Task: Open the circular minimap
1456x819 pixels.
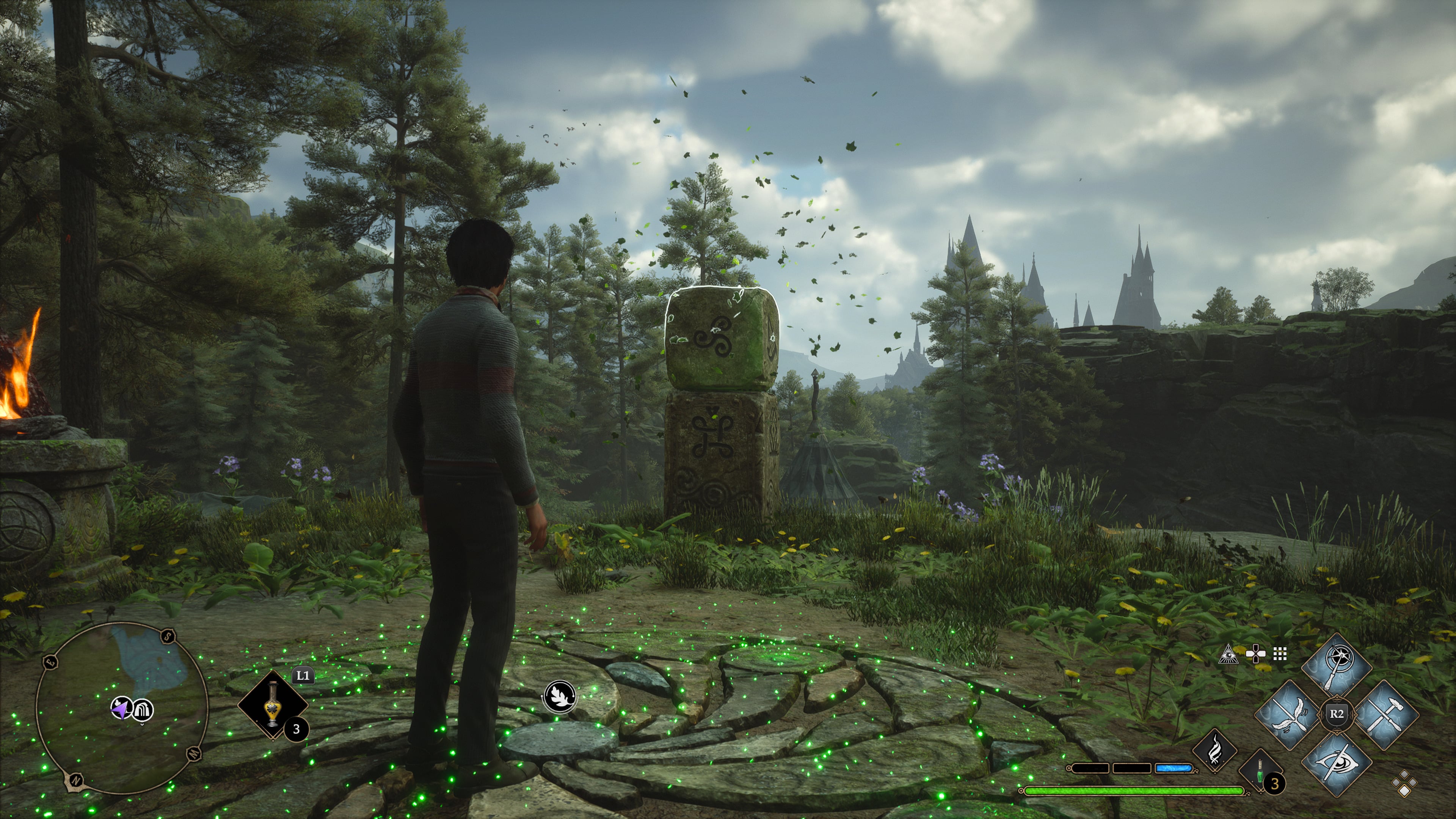Action: 121,708
